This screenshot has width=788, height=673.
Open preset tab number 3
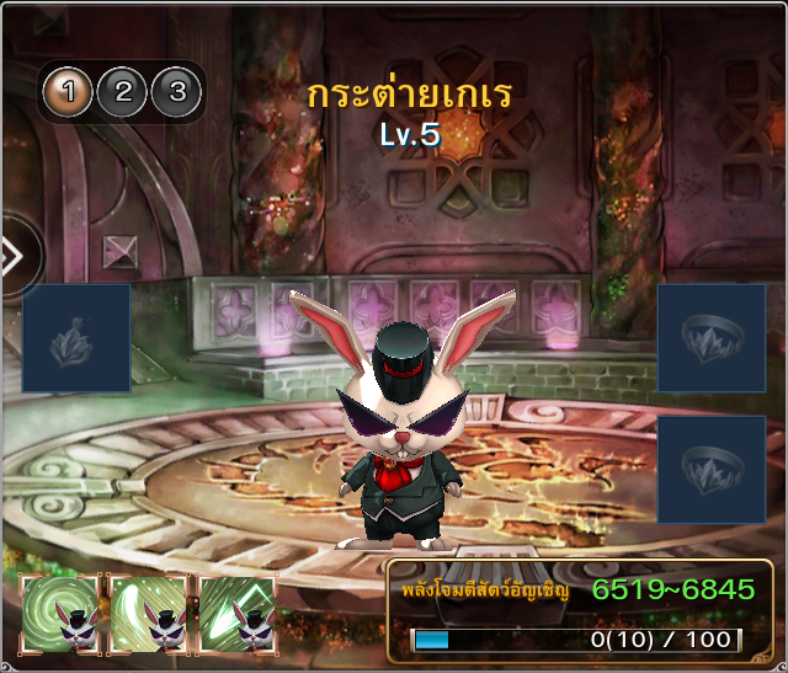pyautogui.click(x=177, y=93)
